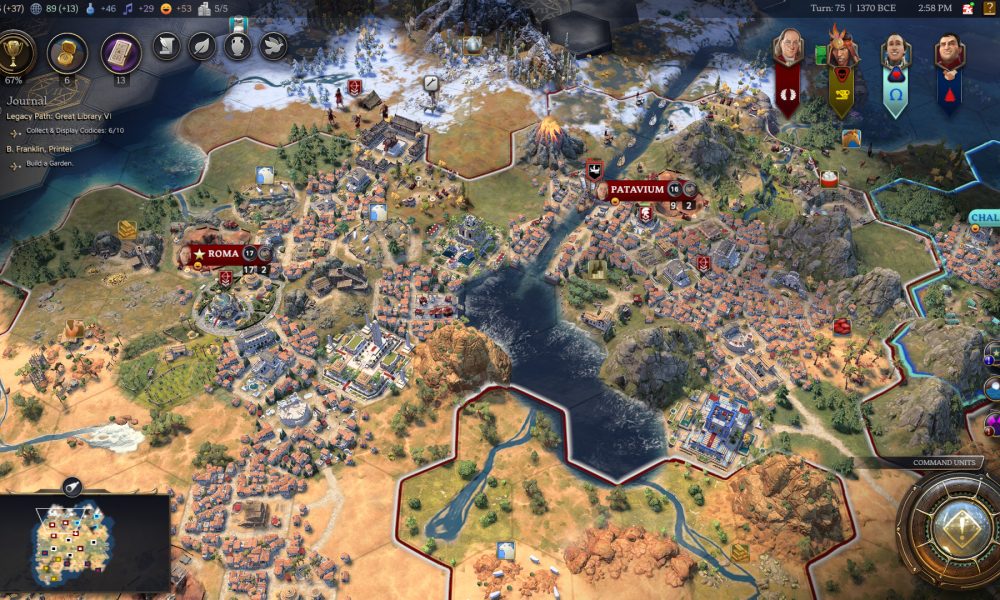Screen dimensions: 1000x600
Task: Open the gold compass panel showing 6
Action: 67,53
